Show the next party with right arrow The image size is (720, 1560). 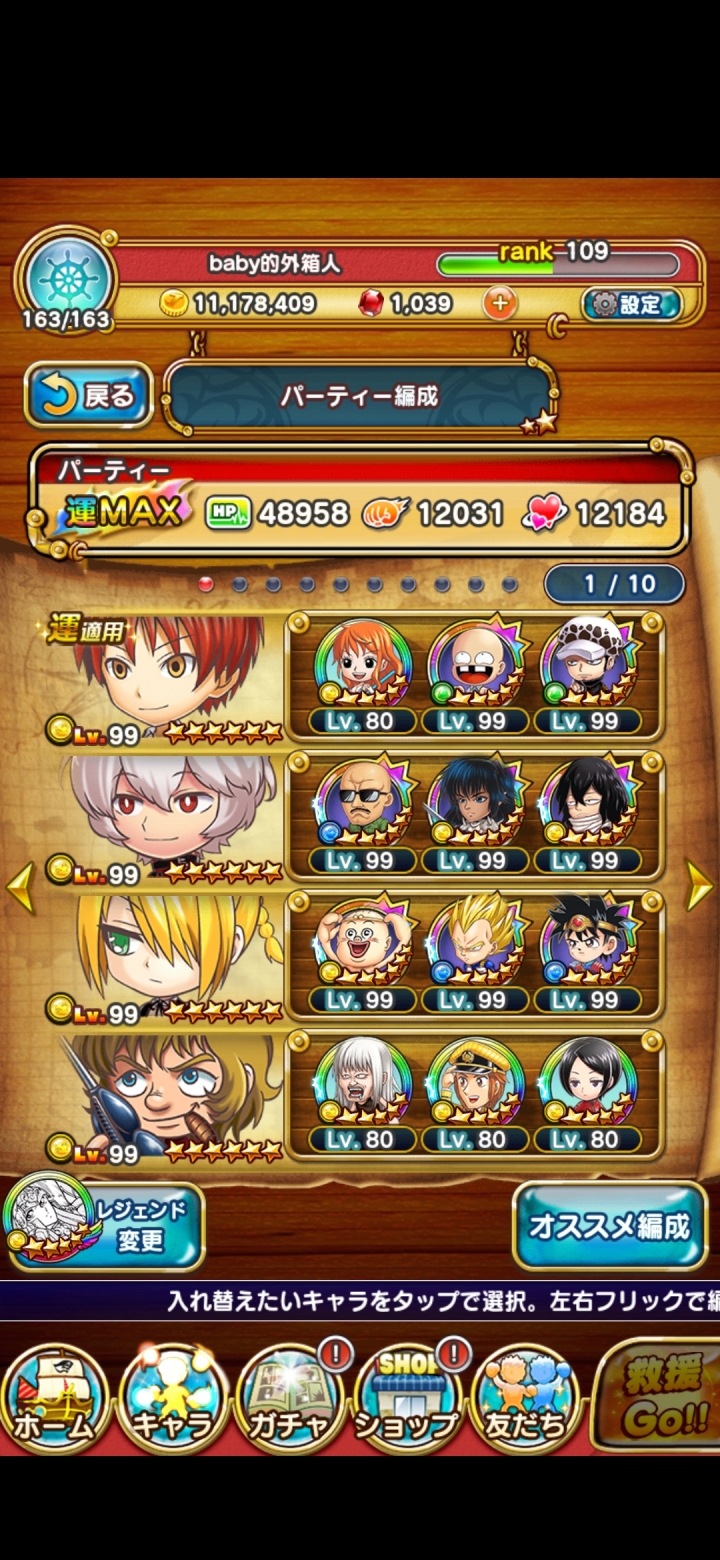click(700, 886)
